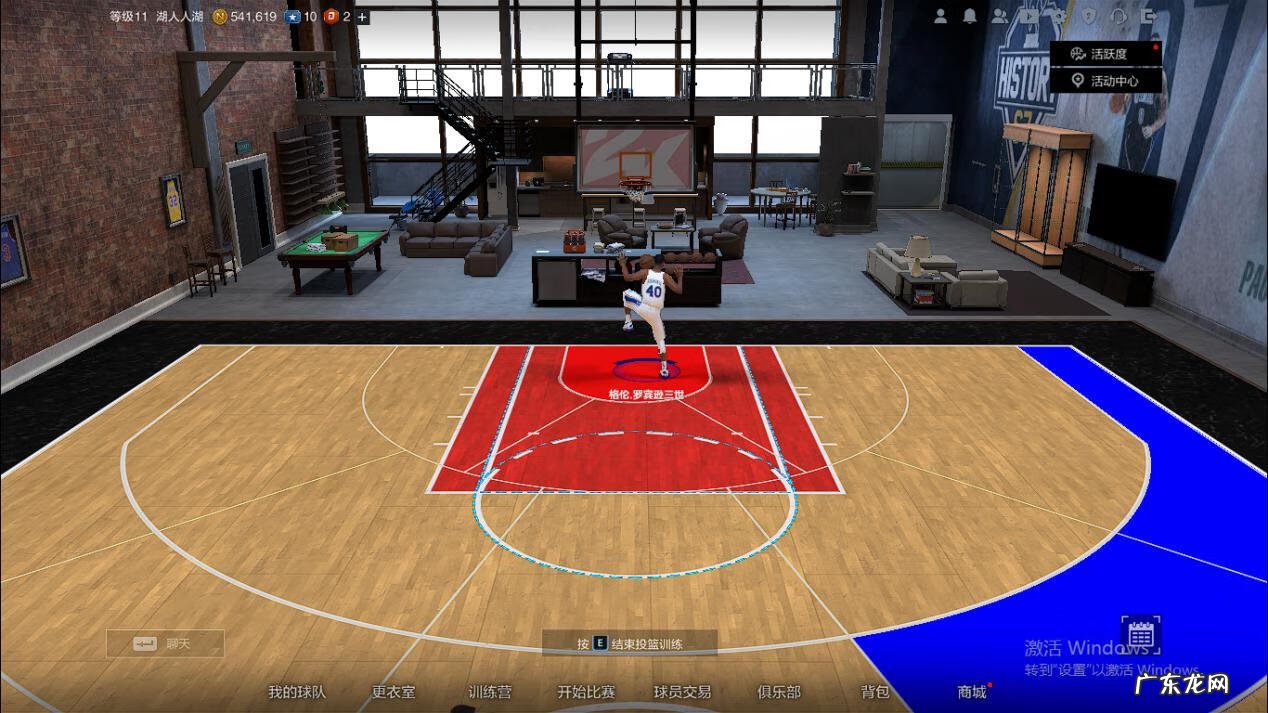Open the customer service headset icon
The height and width of the screenshot is (713, 1268).
click(x=1119, y=16)
